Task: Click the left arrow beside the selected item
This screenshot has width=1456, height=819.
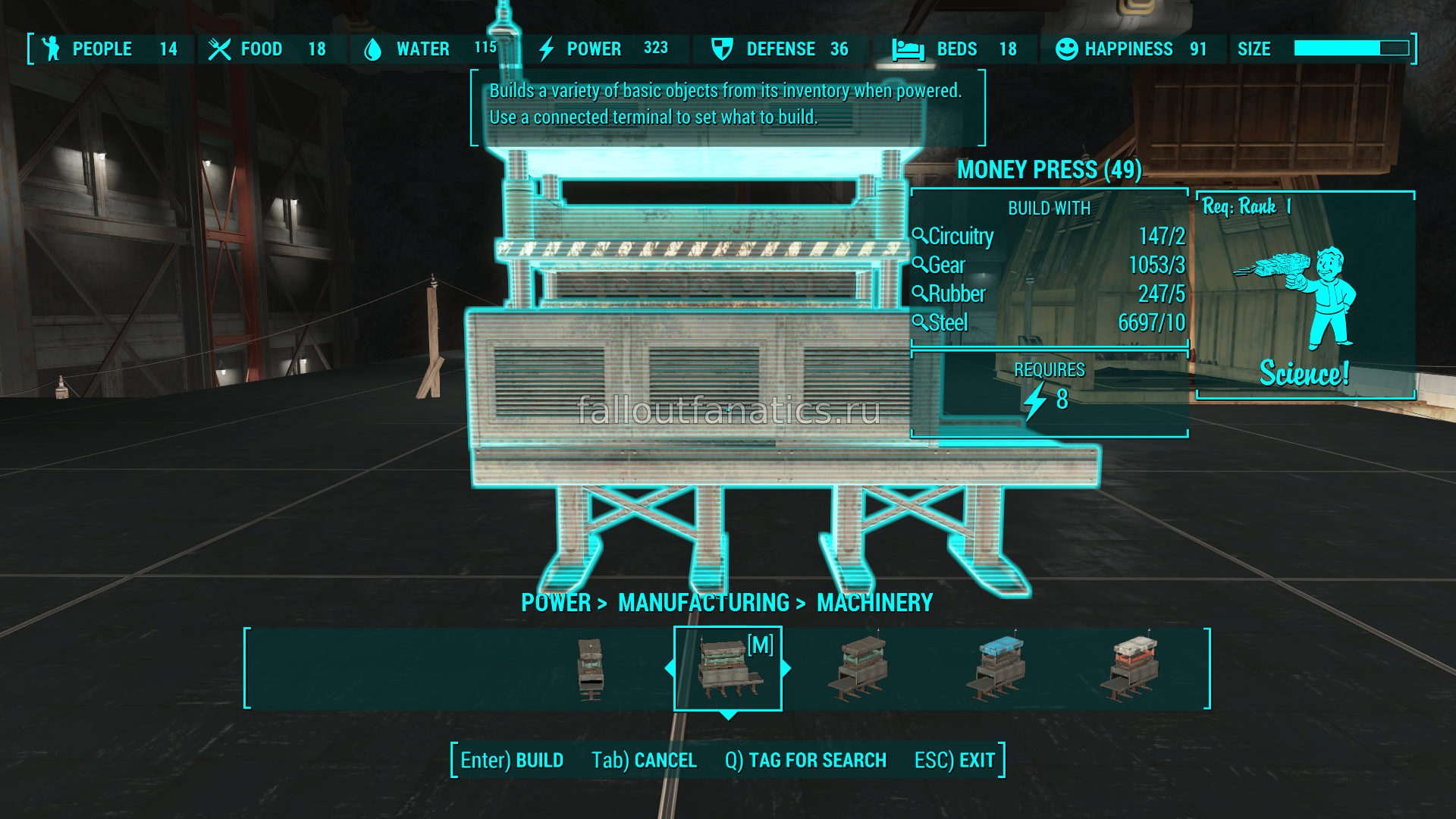Action: [670, 668]
